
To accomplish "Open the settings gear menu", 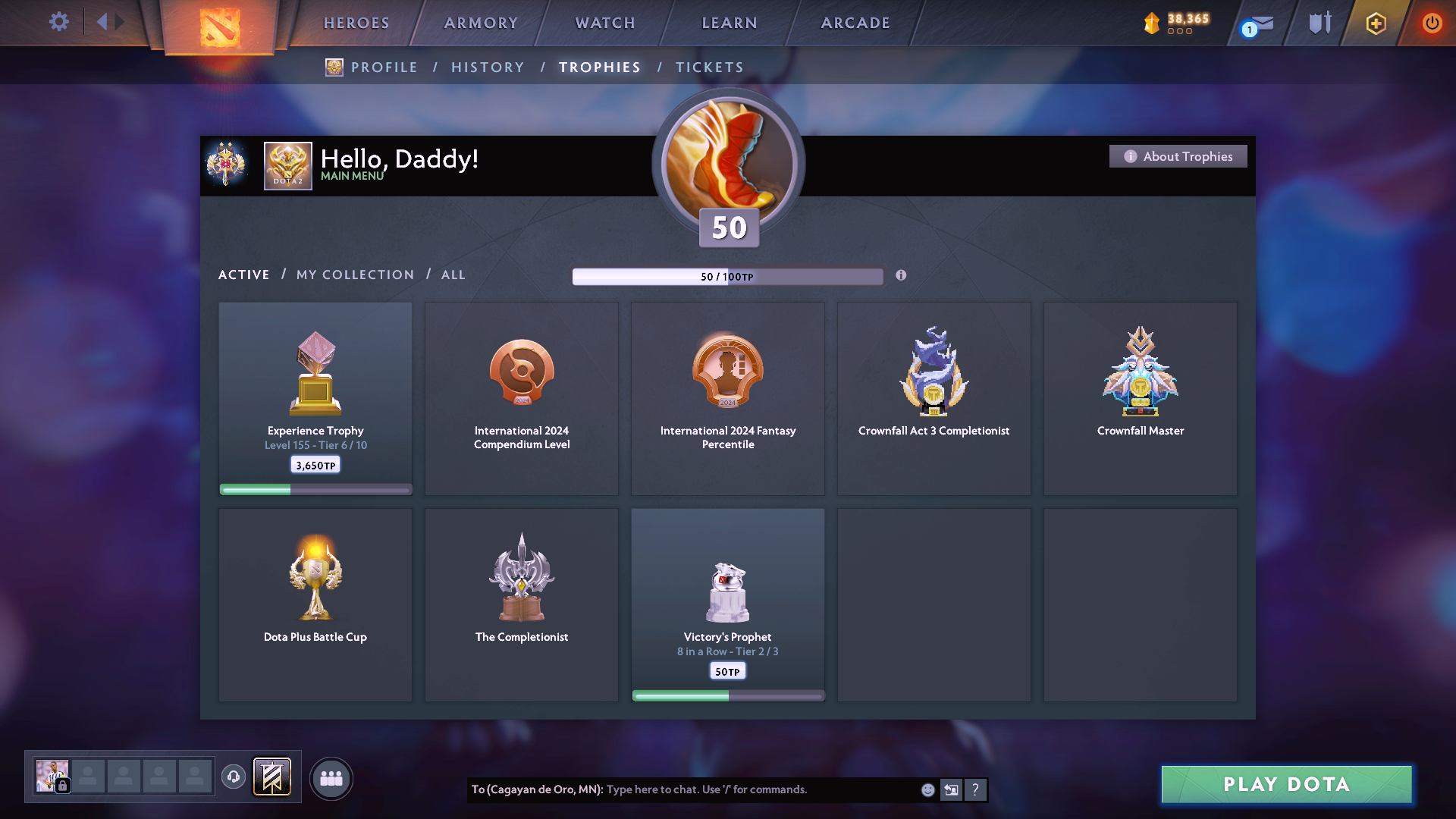I will point(59,22).
